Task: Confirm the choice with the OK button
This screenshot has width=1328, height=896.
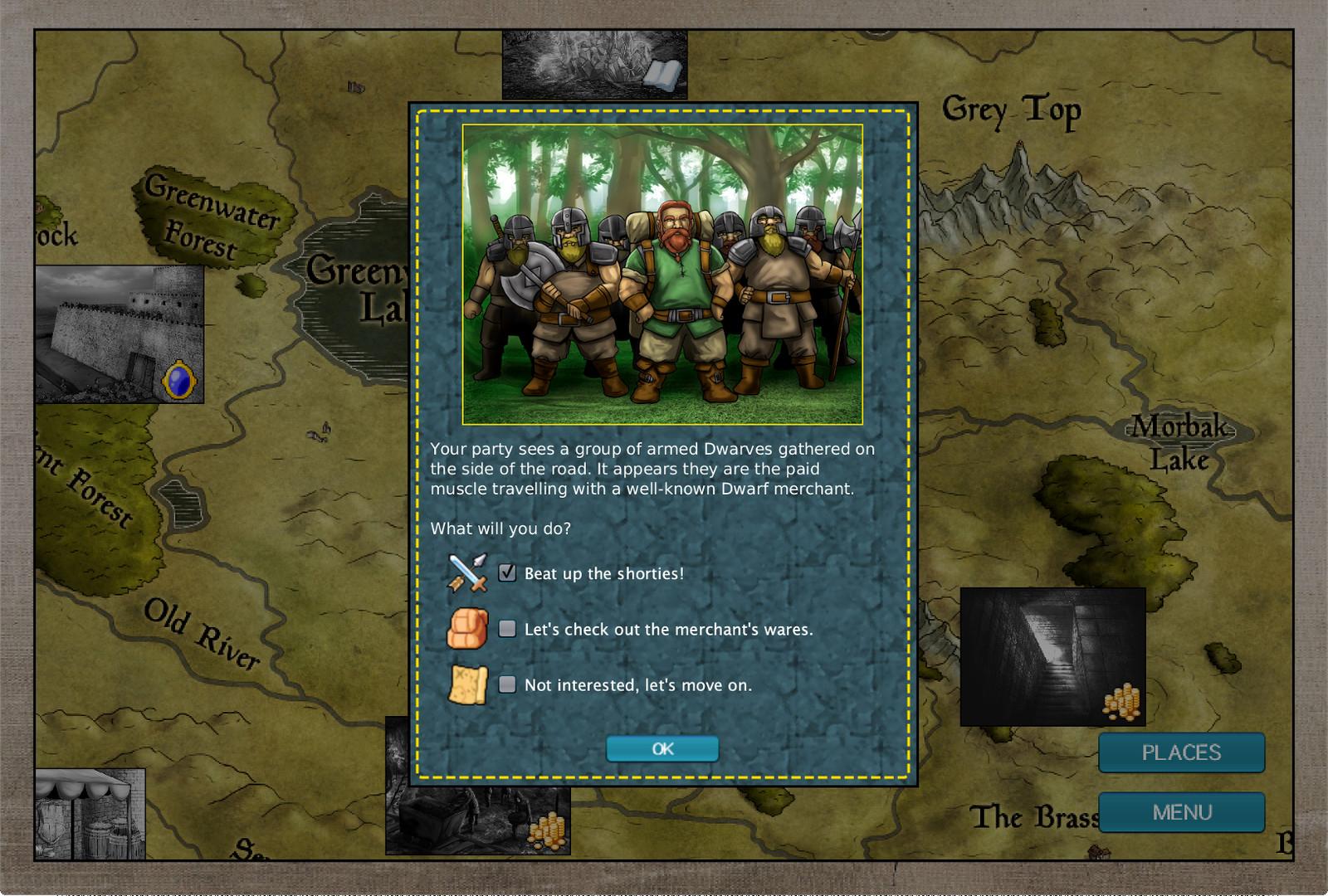Action: point(662,748)
